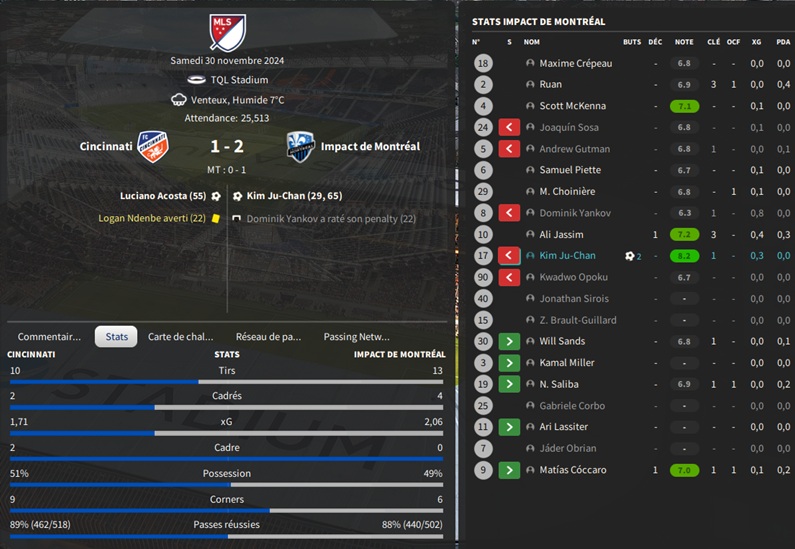
Task: View Ali Jassim's player profile
Action: coord(563,234)
